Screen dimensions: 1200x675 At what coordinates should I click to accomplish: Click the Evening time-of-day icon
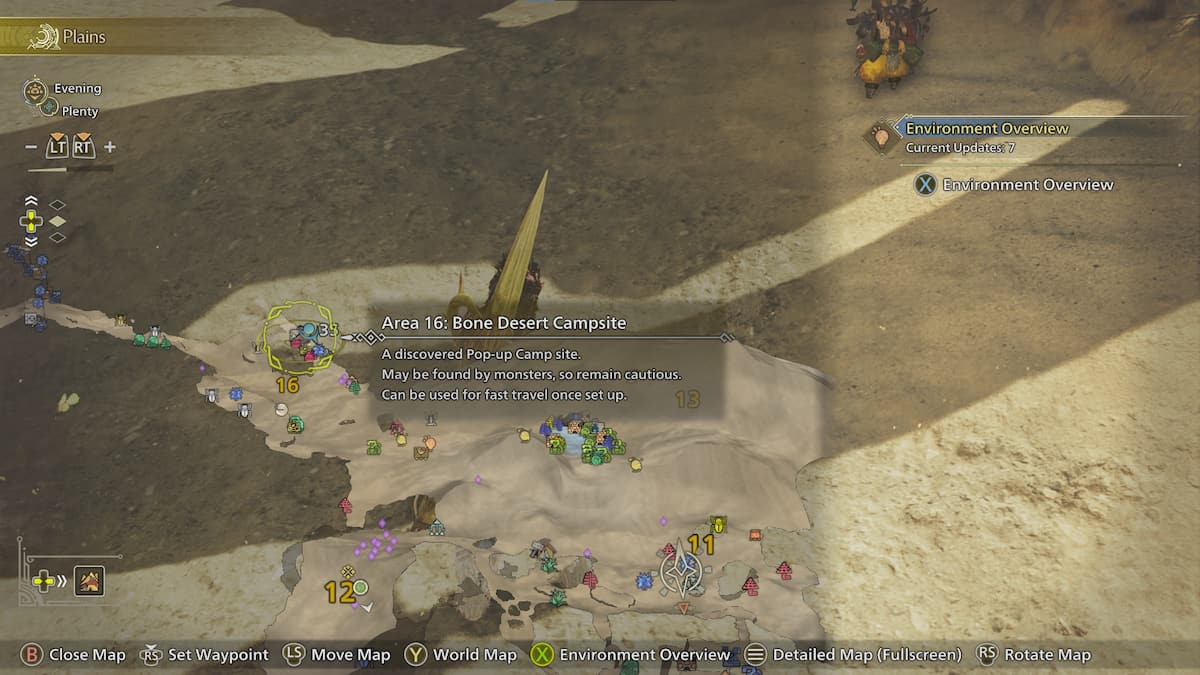pyautogui.click(x=38, y=91)
